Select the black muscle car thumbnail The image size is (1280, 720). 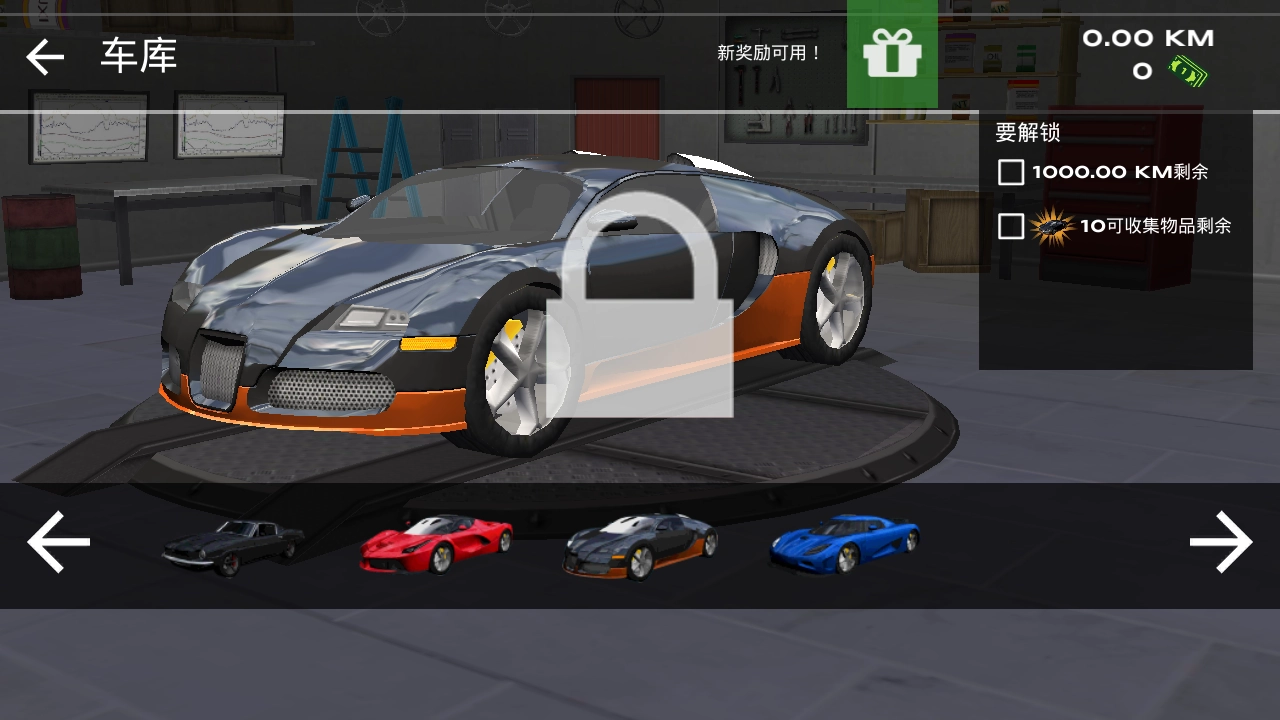tap(233, 546)
